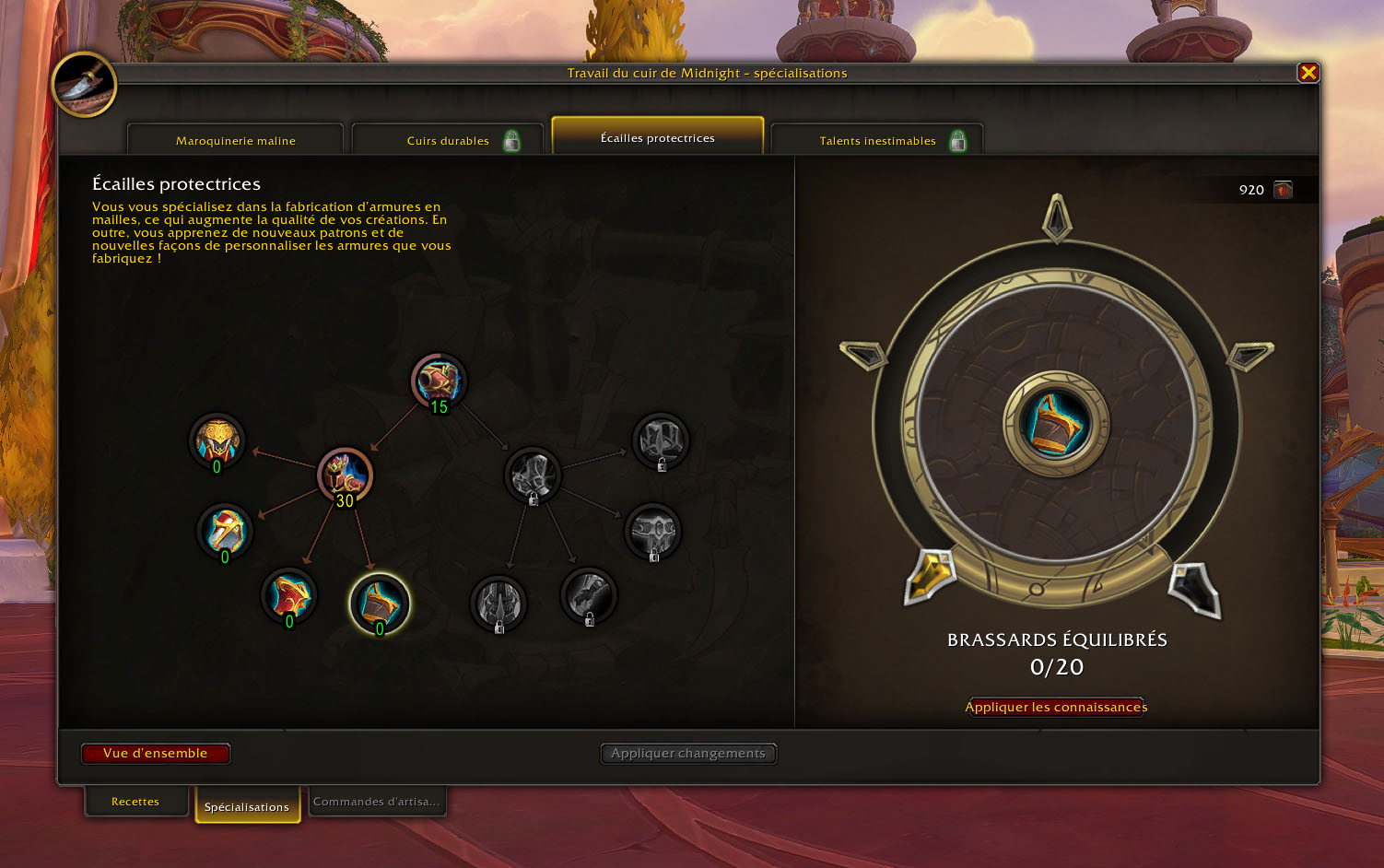
Task: Open the Recettes tab
Action: [x=135, y=802]
